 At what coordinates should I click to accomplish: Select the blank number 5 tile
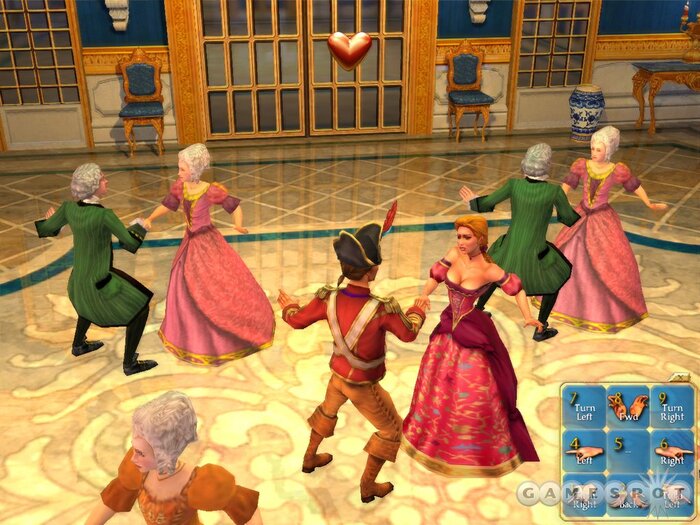628,452
